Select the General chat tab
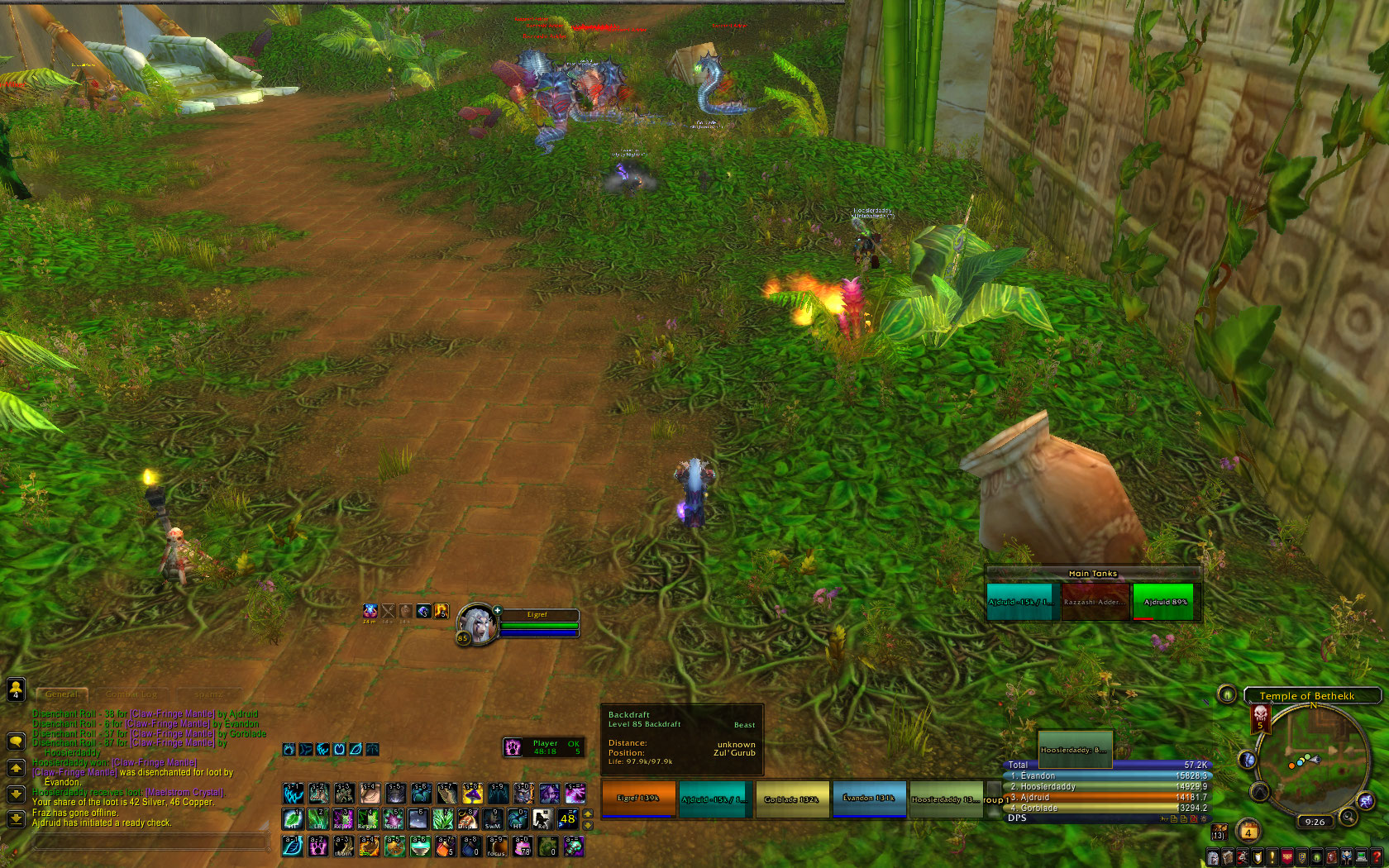Viewport: 1389px width, 868px height. [62, 694]
